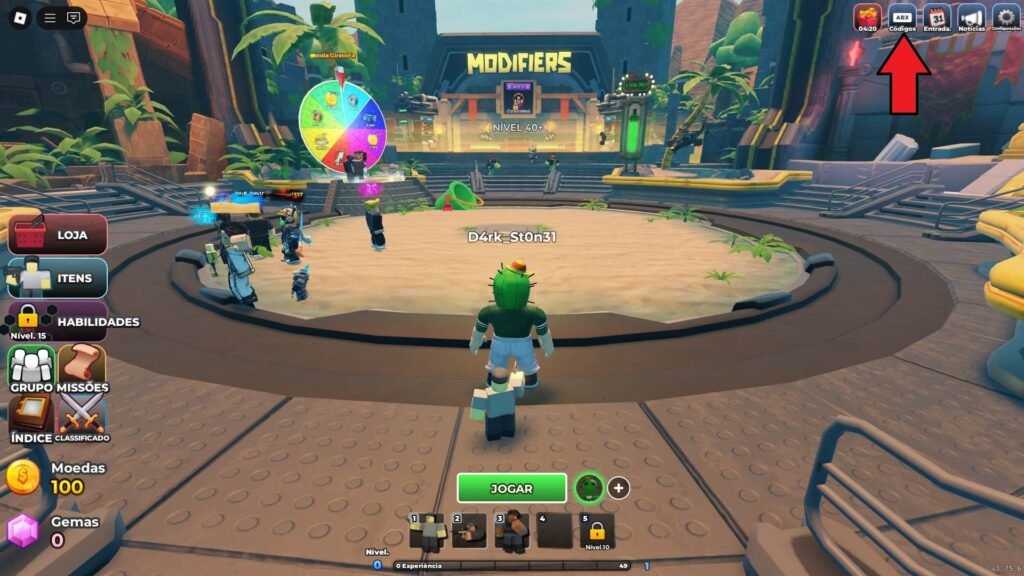This screenshot has height=576, width=1024.
Task: Open the Configurações gear settings
Action: tap(1005, 18)
